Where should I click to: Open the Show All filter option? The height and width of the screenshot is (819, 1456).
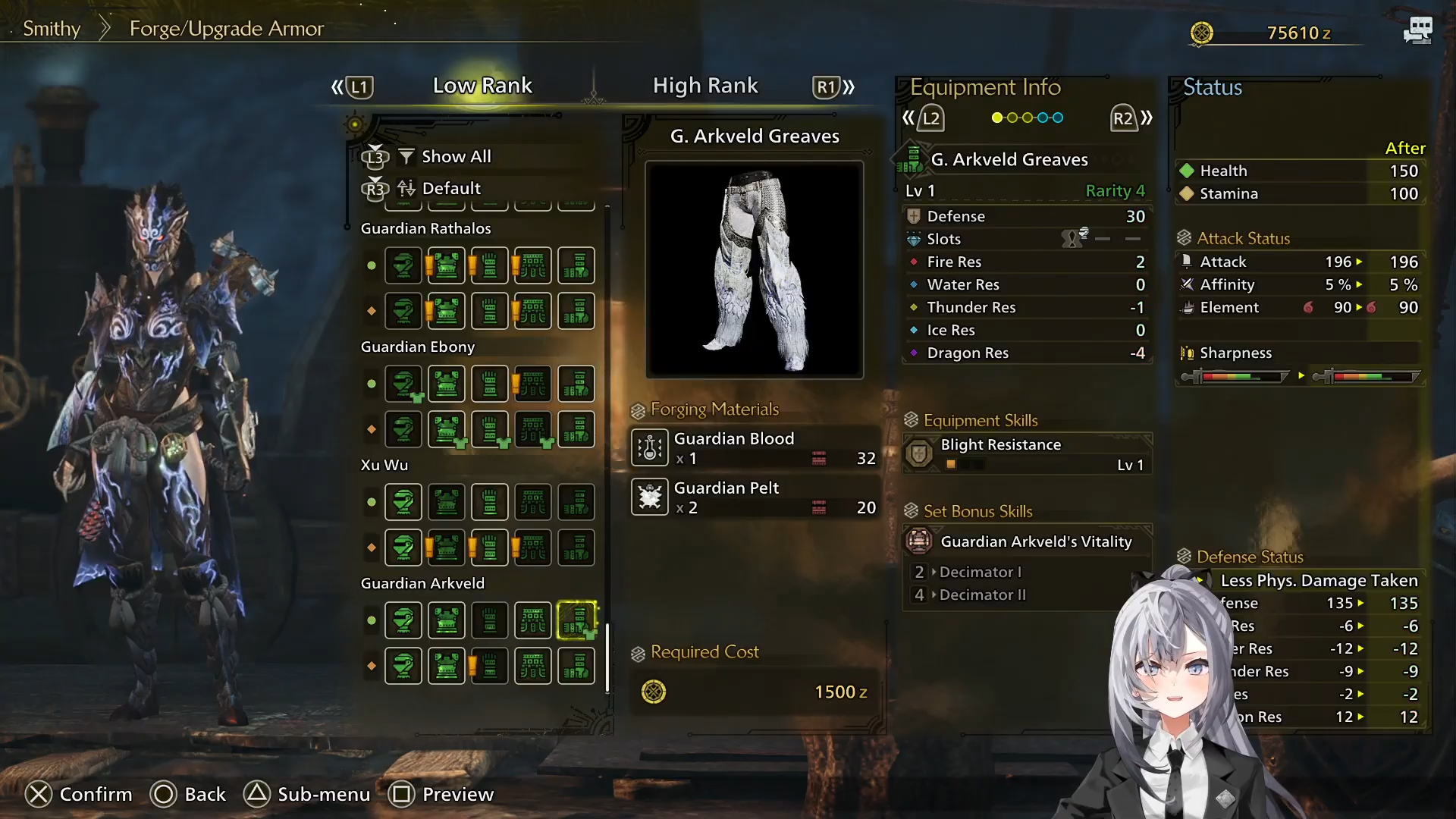456,157
